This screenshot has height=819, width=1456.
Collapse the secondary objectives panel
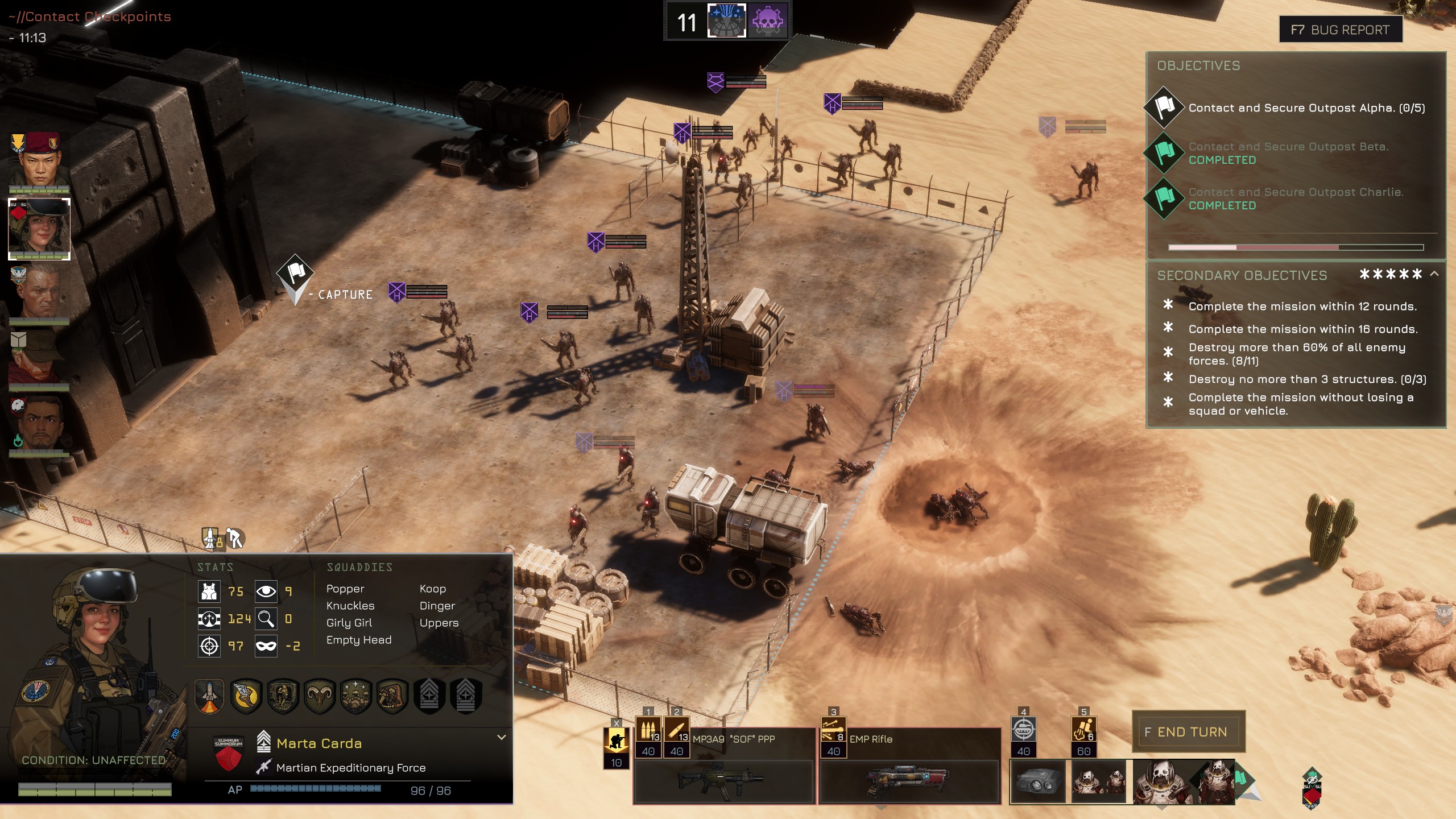click(1434, 274)
